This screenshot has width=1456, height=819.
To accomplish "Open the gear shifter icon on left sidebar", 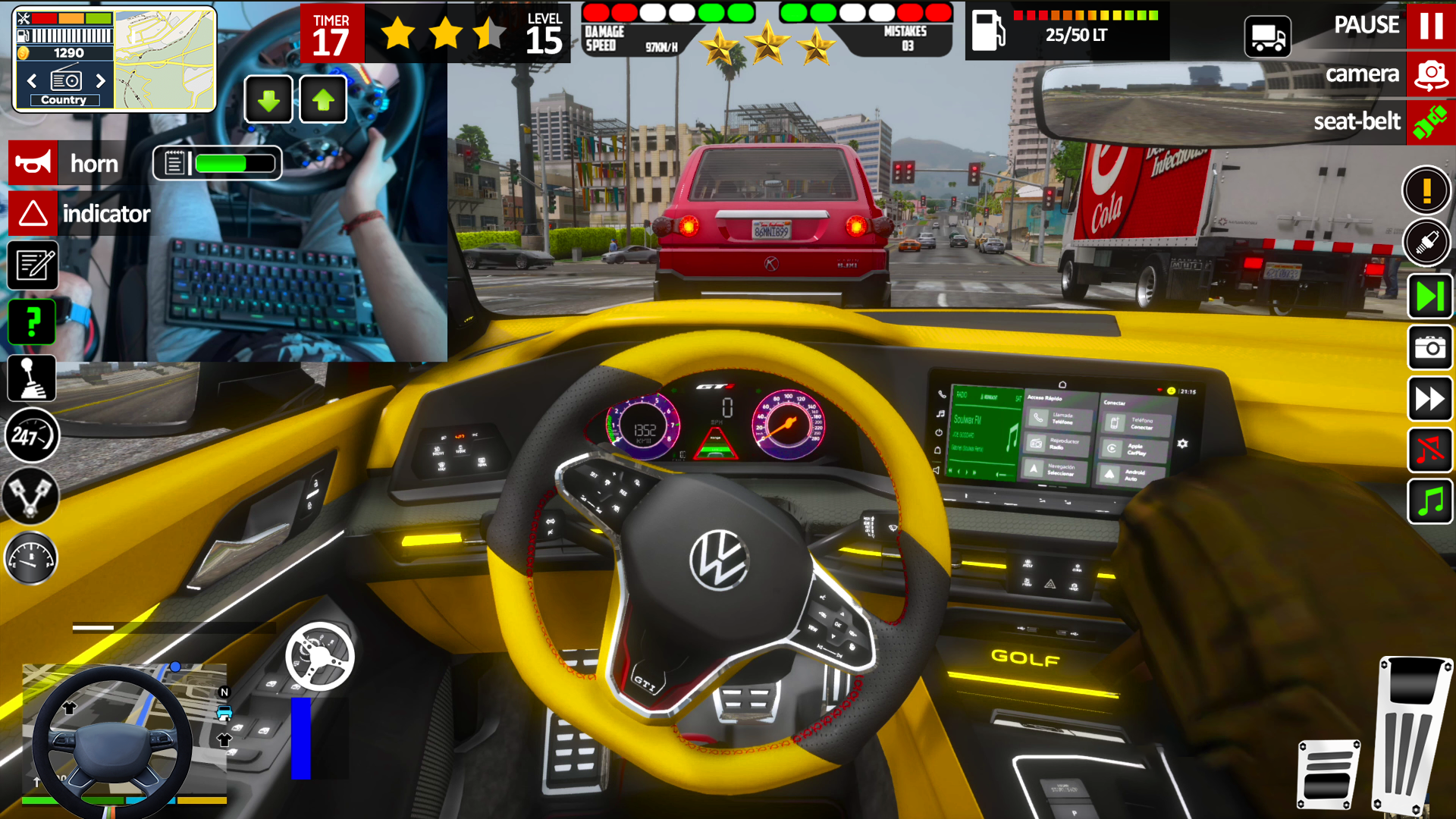I will pos(31,379).
